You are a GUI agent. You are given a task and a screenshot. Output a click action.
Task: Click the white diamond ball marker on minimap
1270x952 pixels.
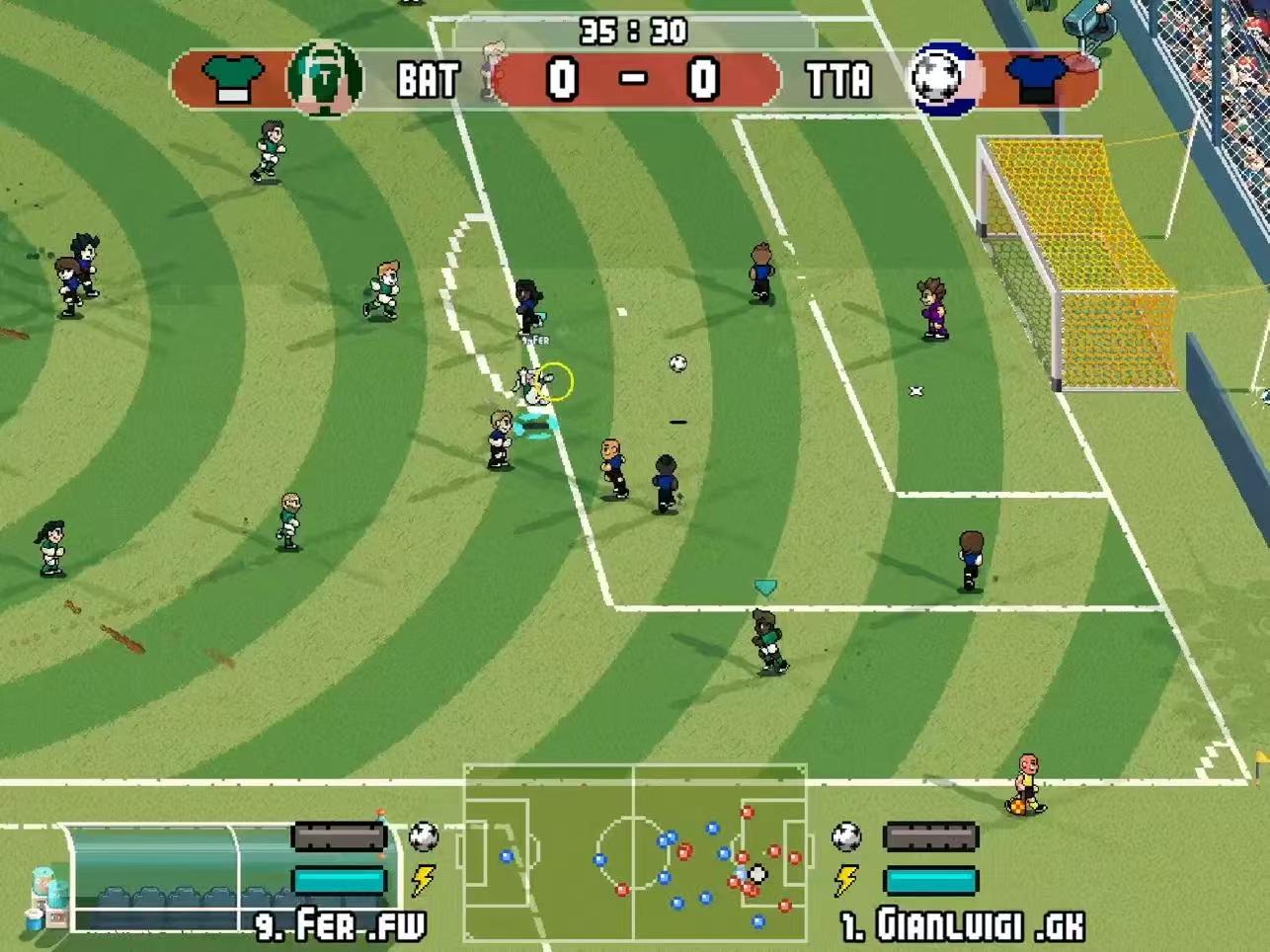756,873
